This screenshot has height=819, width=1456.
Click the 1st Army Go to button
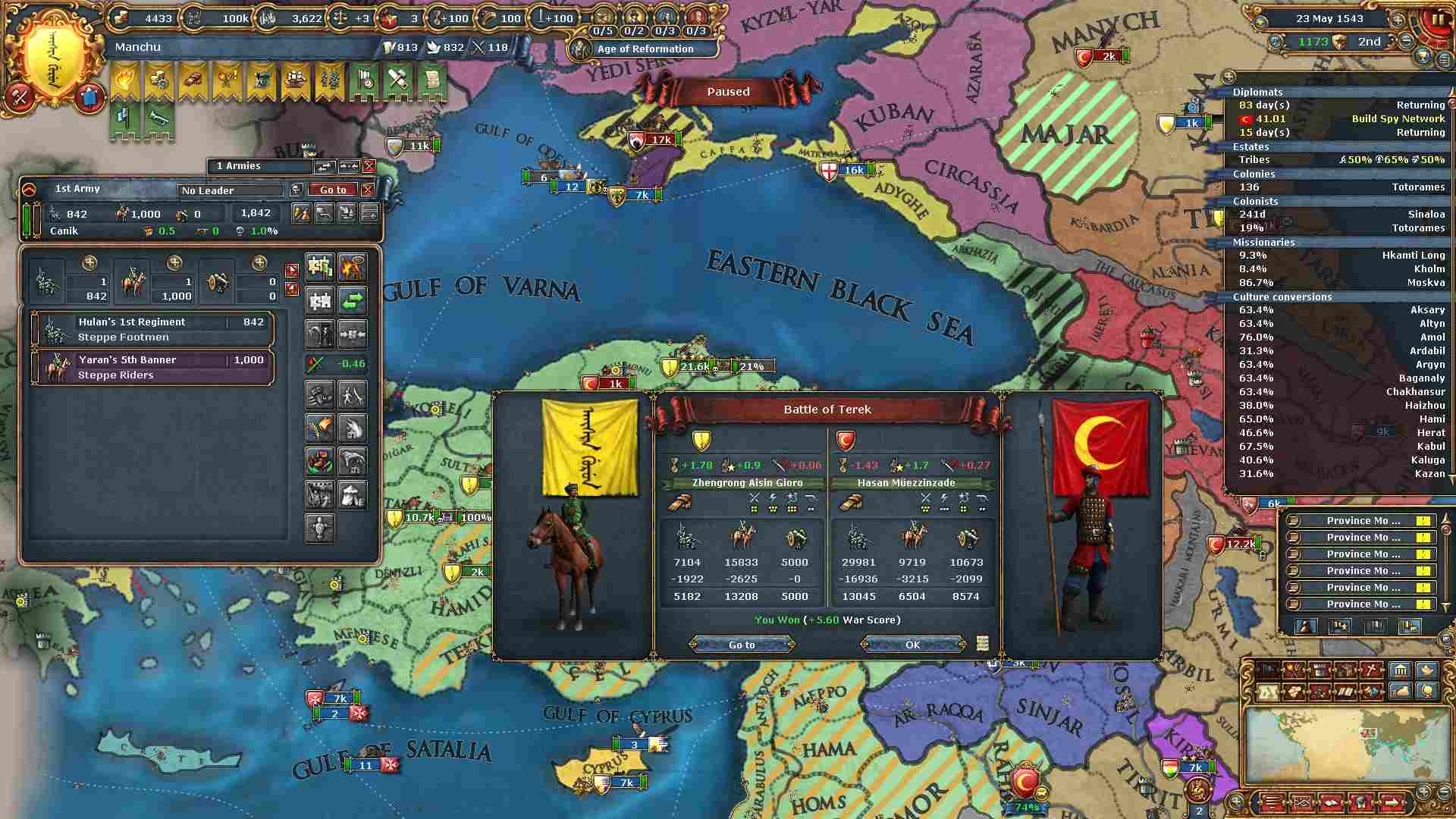pyautogui.click(x=333, y=190)
